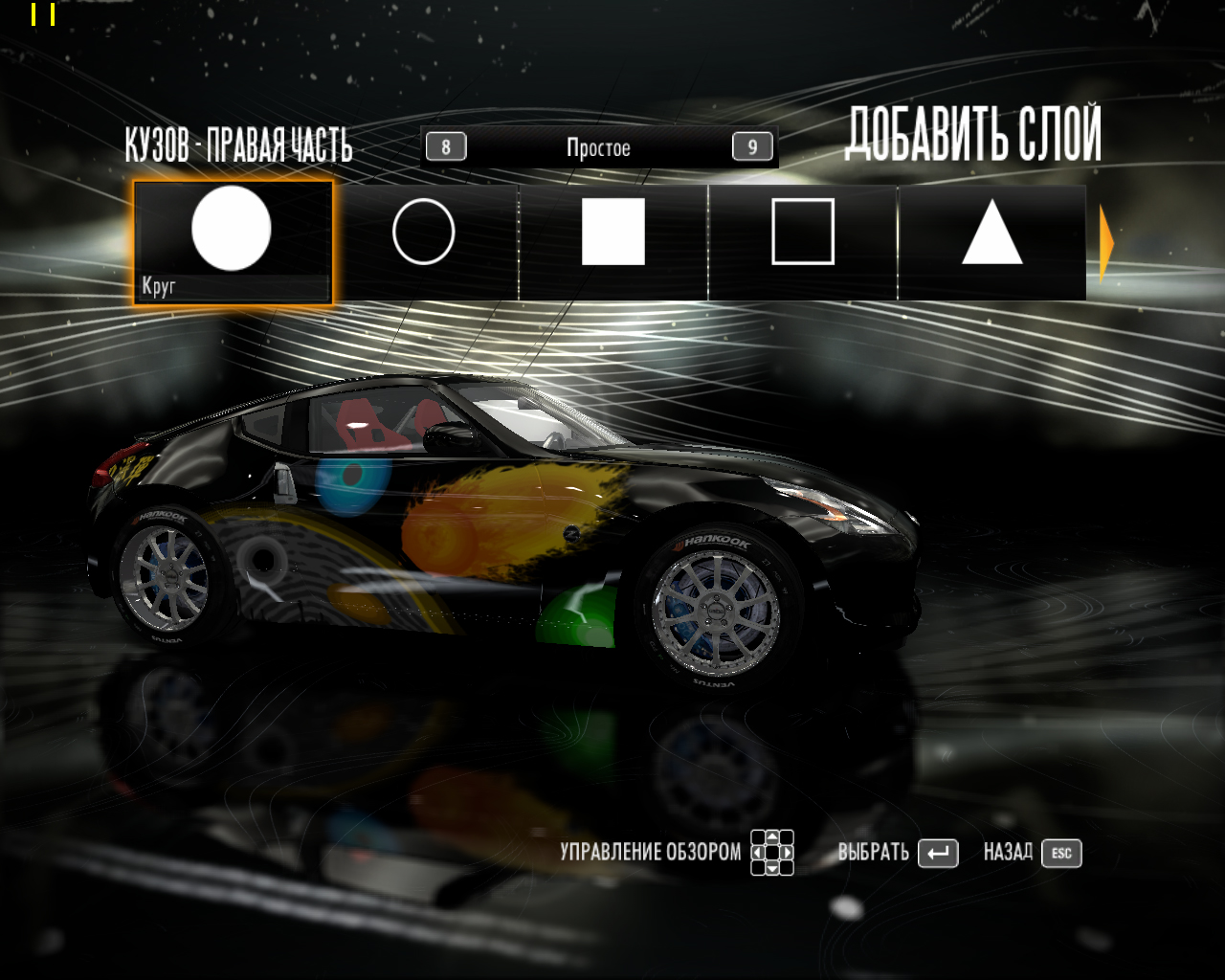The height and width of the screenshot is (980, 1225).
Task: Select the hollow square outline shape
Action: tap(803, 232)
